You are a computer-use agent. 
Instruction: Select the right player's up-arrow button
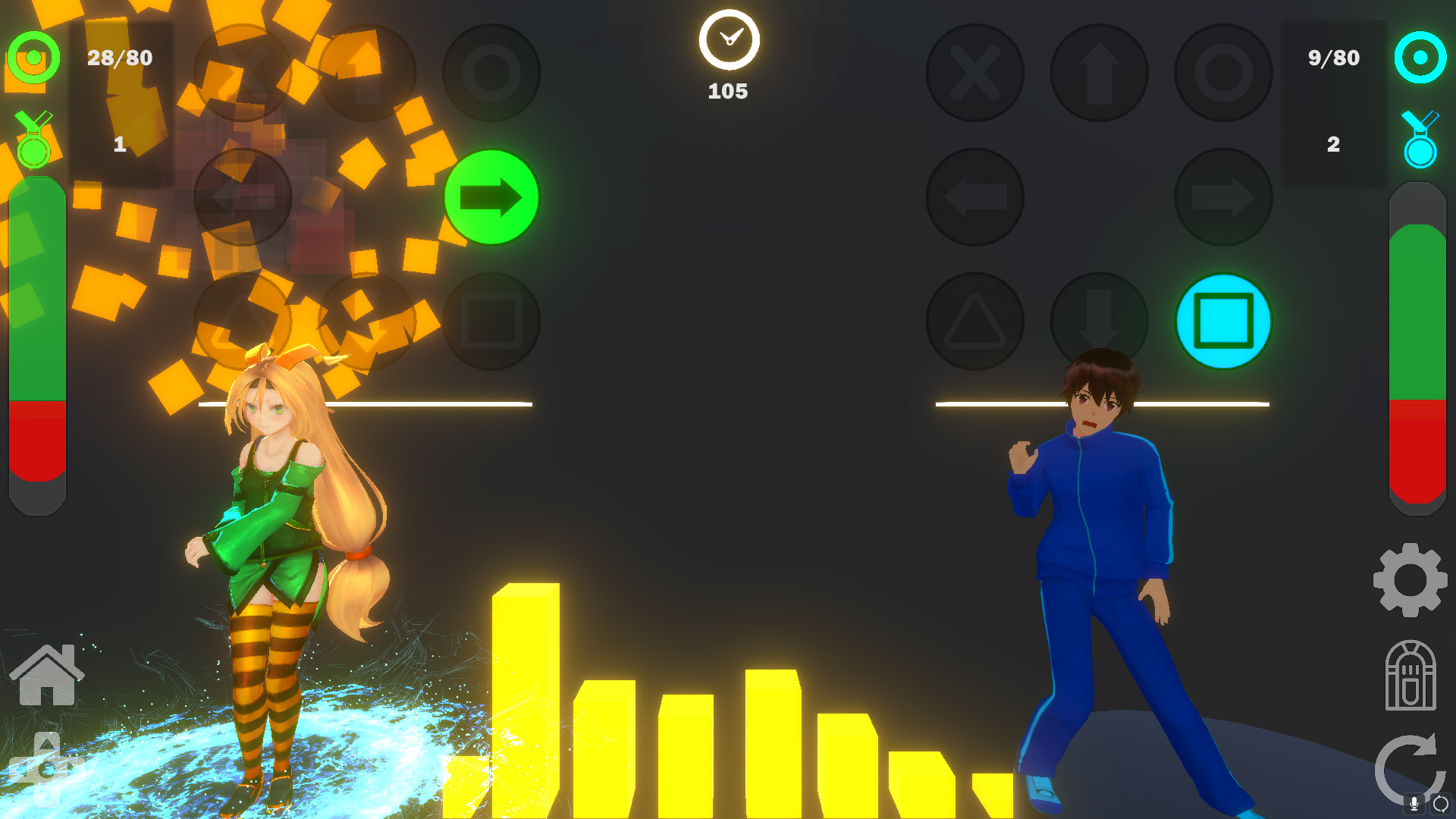tap(1099, 72)
